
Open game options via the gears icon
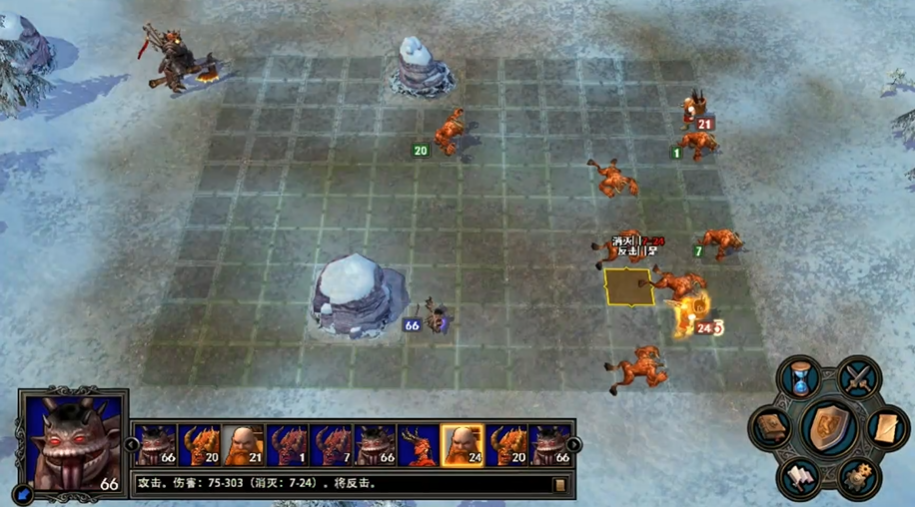click(859, 477)
